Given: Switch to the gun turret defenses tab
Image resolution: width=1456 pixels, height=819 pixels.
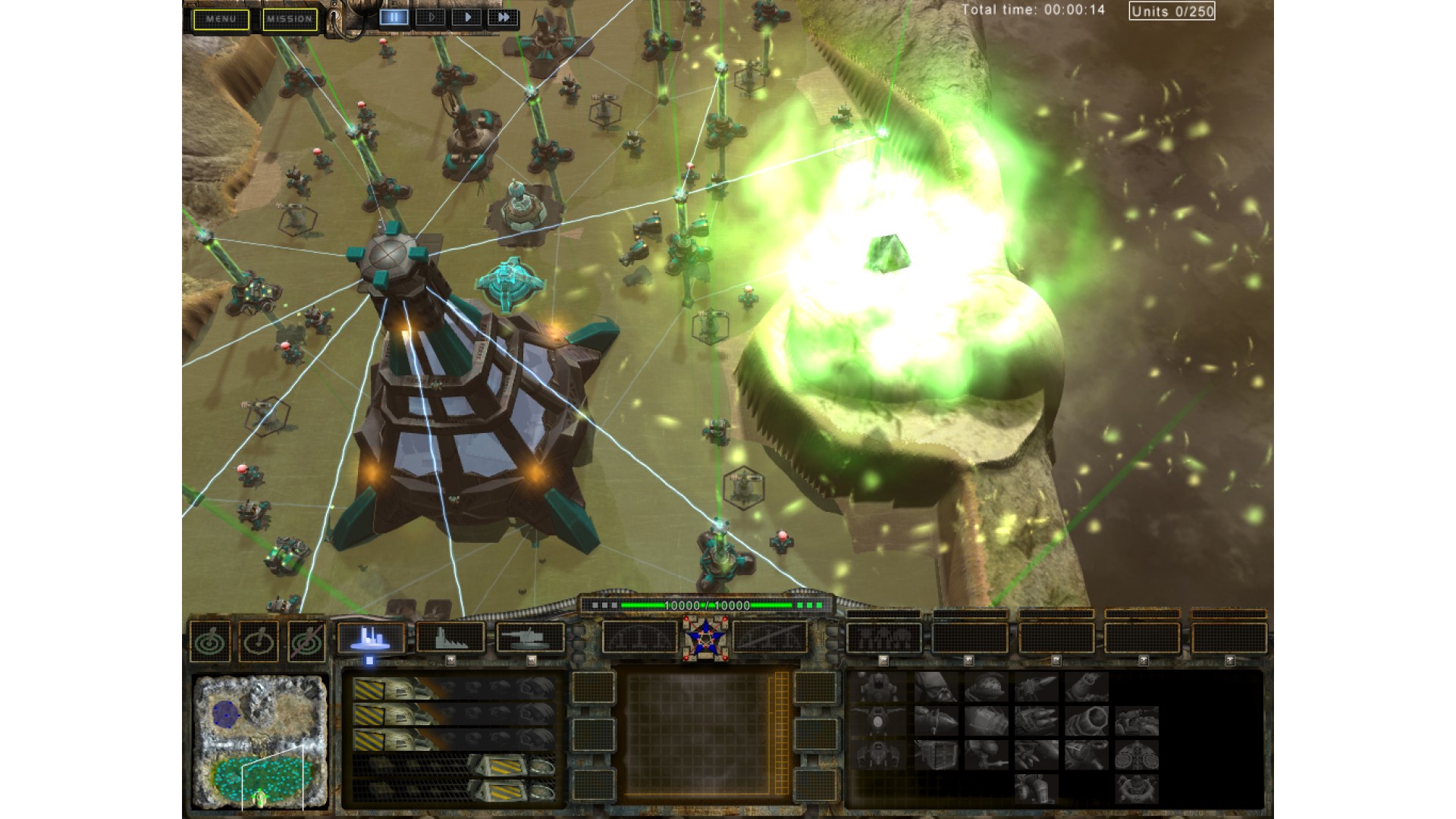Looking at the screenshot, I should point(530,638).
